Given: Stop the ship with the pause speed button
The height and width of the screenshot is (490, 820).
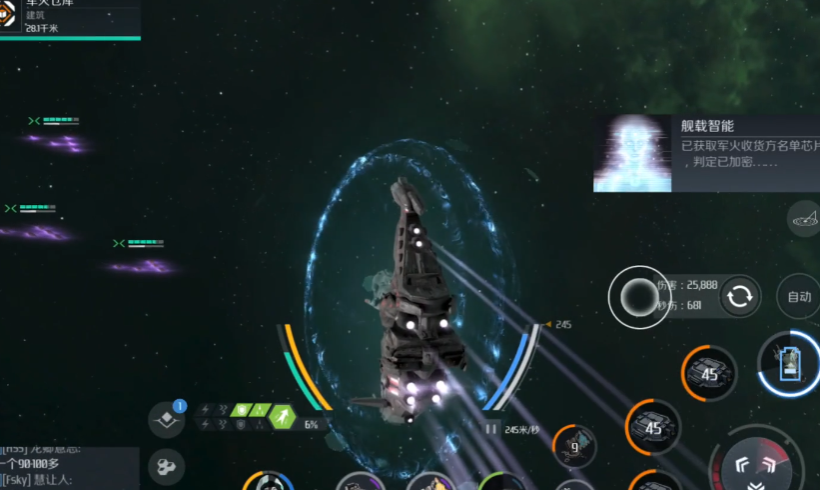Looking at the screenshot, I should [491, 429].
